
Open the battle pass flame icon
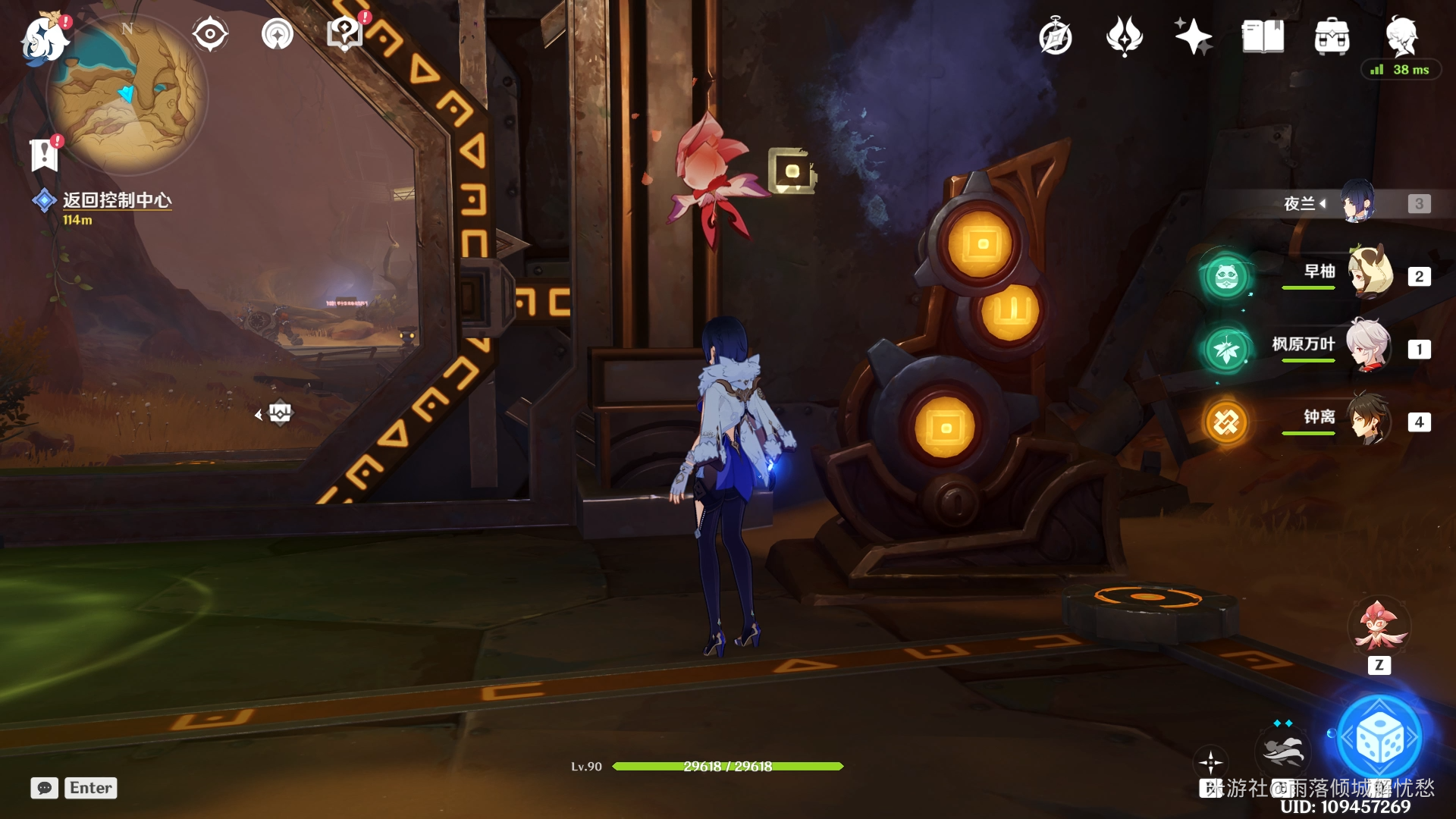(1124, 36)
